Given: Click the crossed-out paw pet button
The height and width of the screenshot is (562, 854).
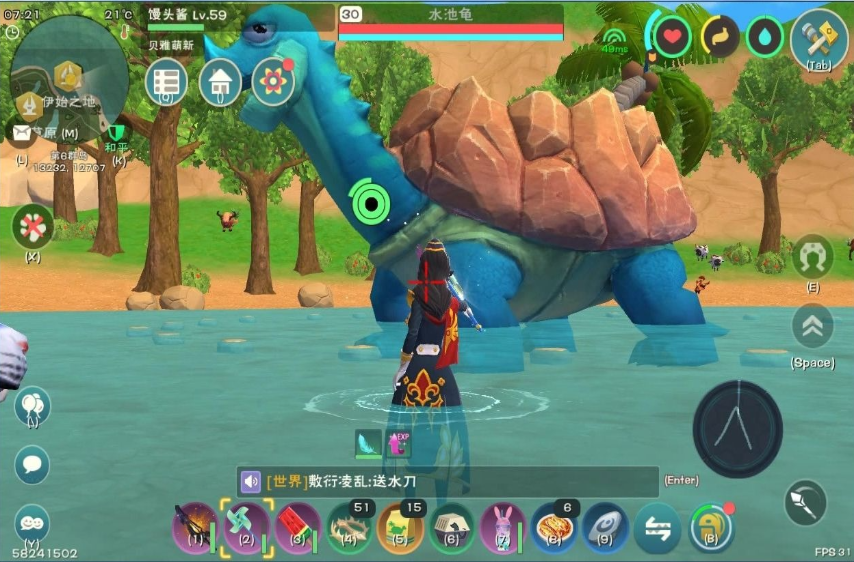Looking at the screenshot, I should point(32,226).
